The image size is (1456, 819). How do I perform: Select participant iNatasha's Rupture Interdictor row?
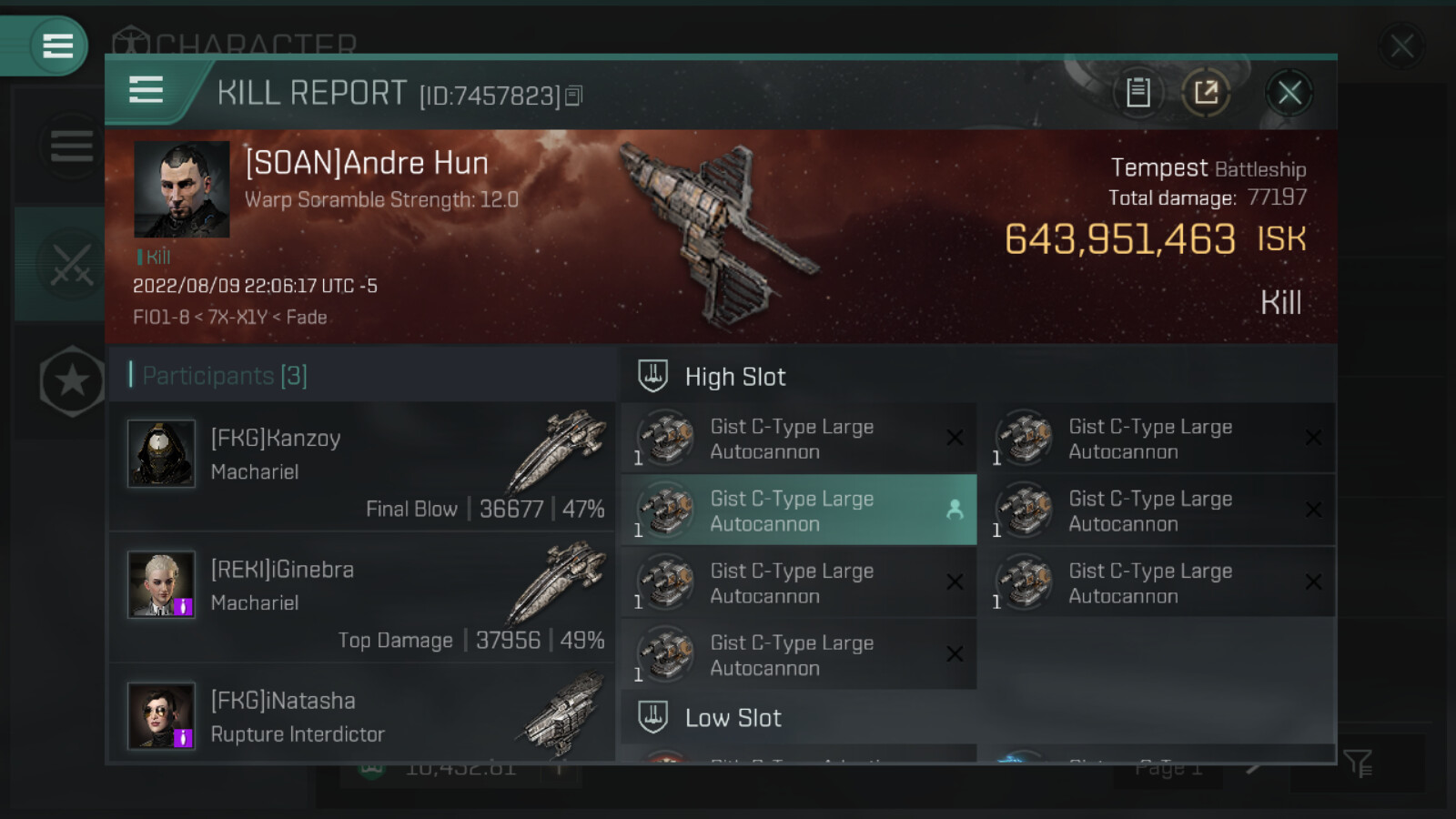pyautogui.click(x=362, y=716)
